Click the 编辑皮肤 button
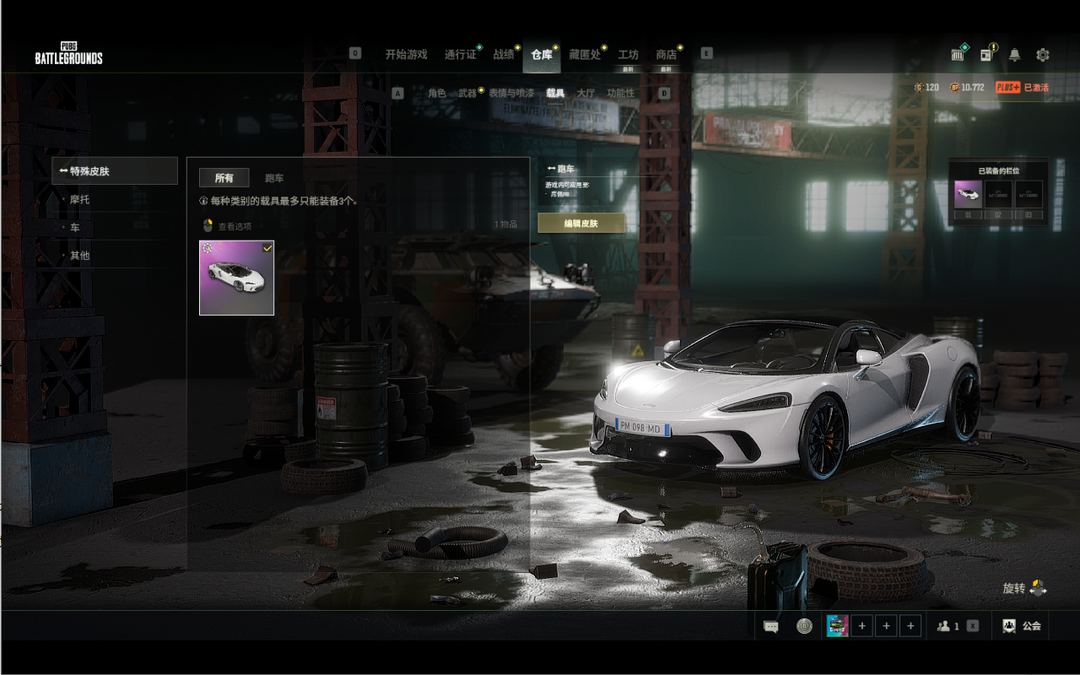This screenshot has height=675, width=1080. tap(582, 223)
